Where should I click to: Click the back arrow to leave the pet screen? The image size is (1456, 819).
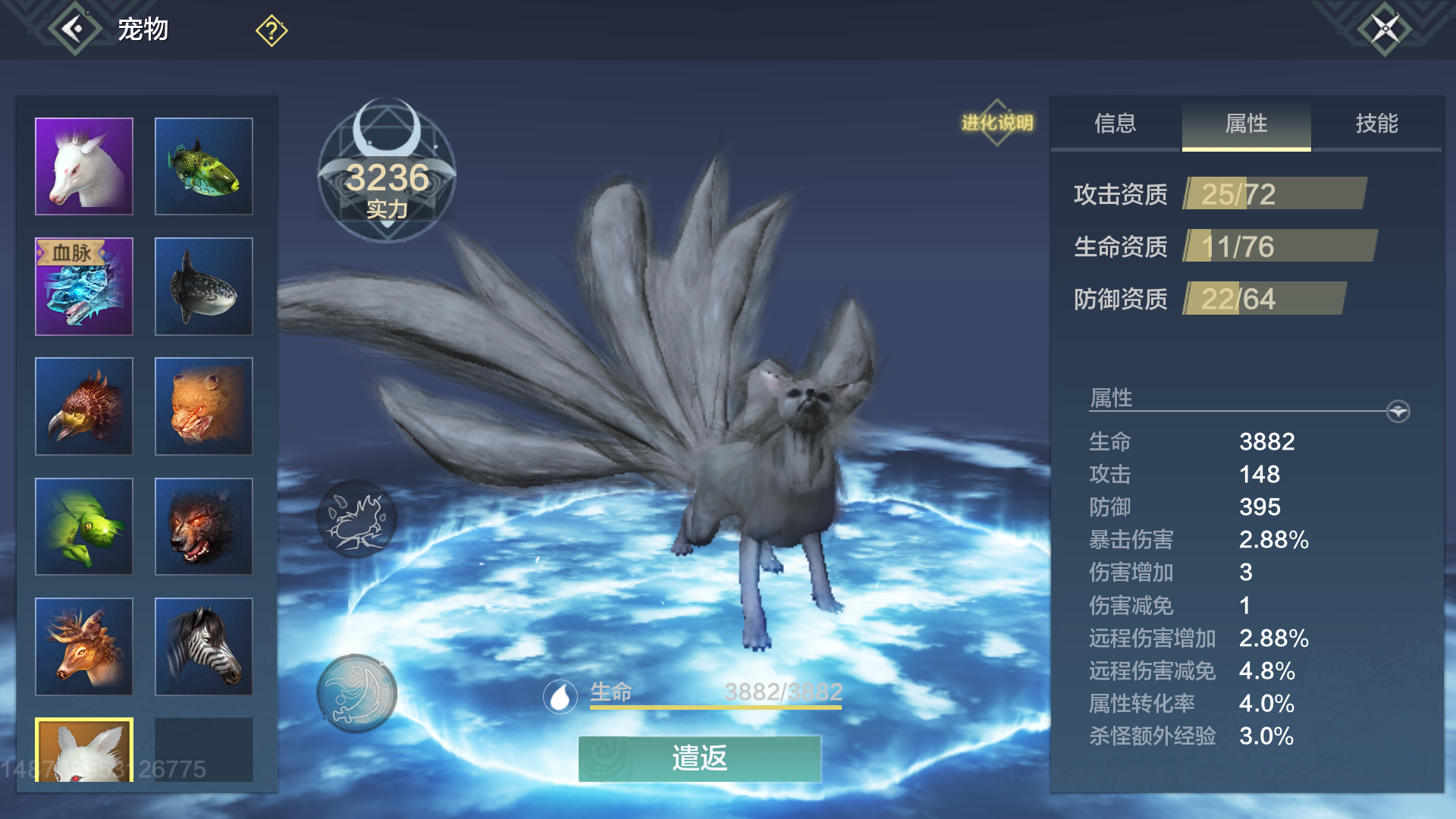73,30
